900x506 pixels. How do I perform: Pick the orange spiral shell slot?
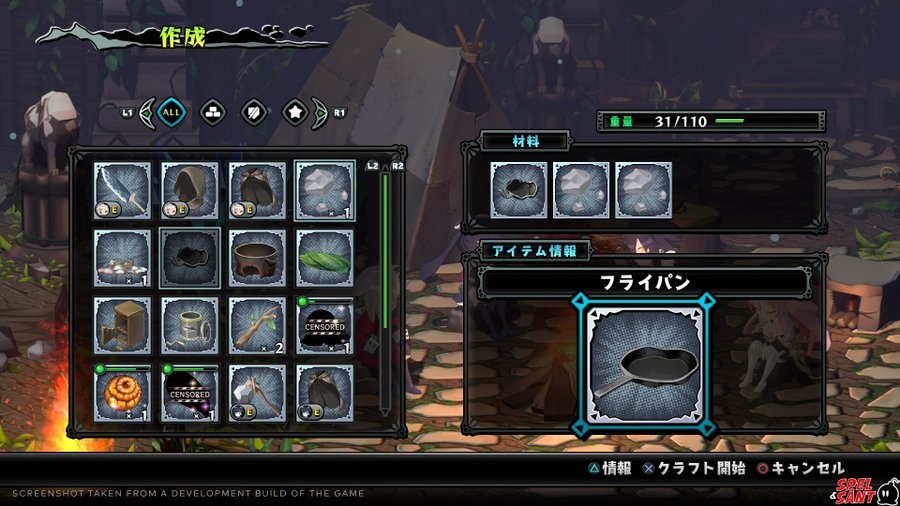point(123,392)
